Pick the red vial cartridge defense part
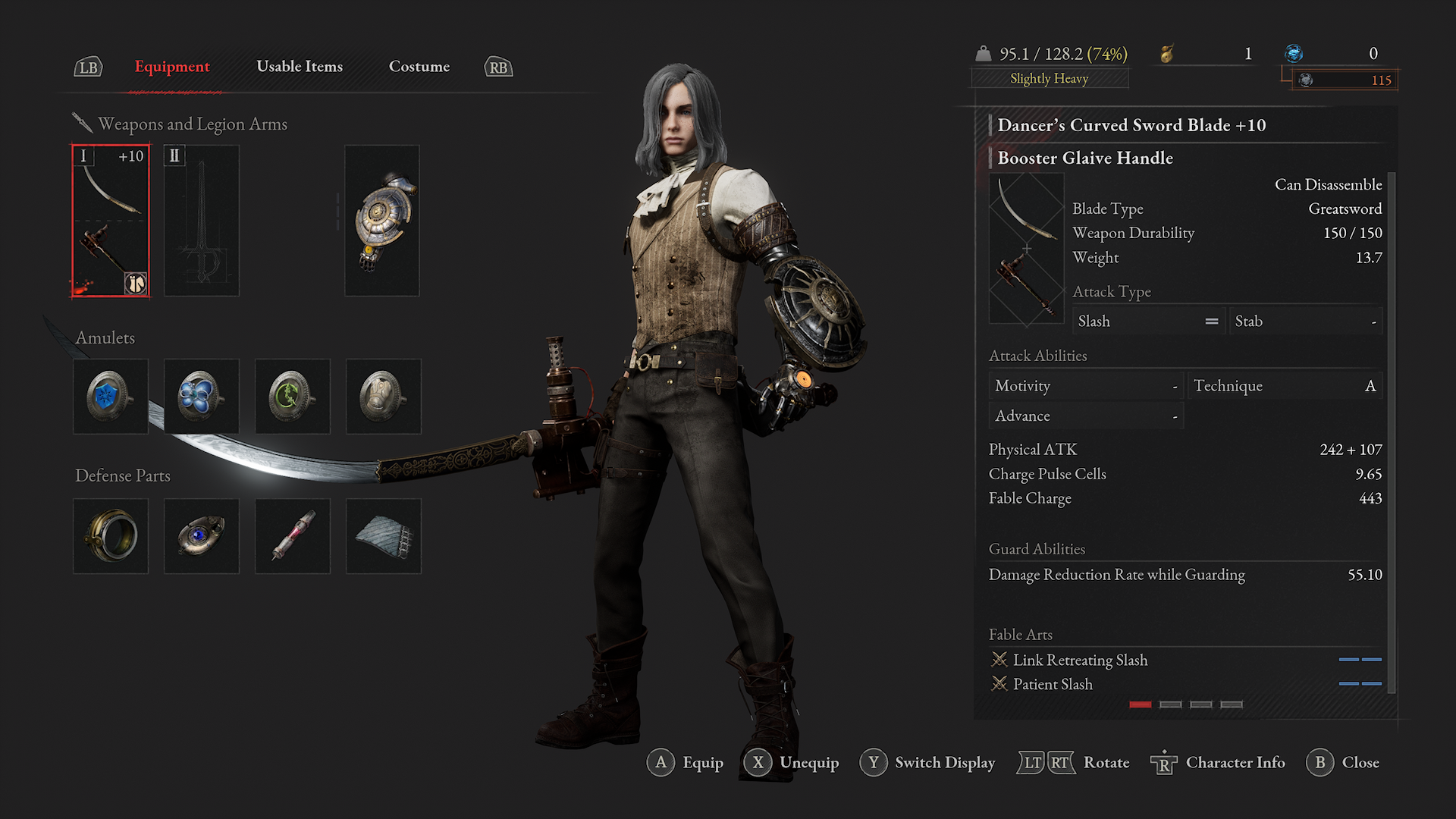The image size is (1456, 819). 293,536
